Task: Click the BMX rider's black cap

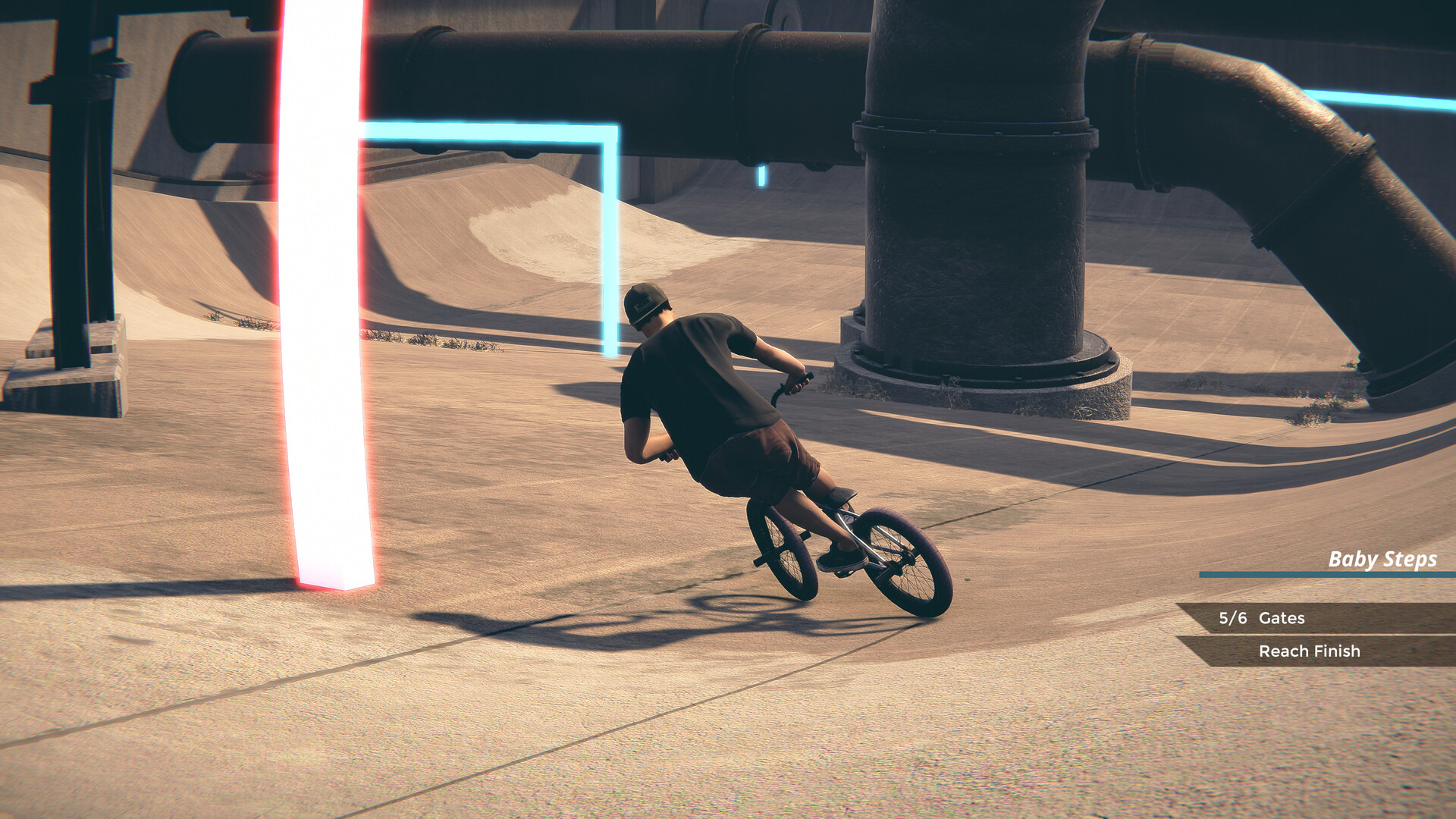Action: point(646,301)
